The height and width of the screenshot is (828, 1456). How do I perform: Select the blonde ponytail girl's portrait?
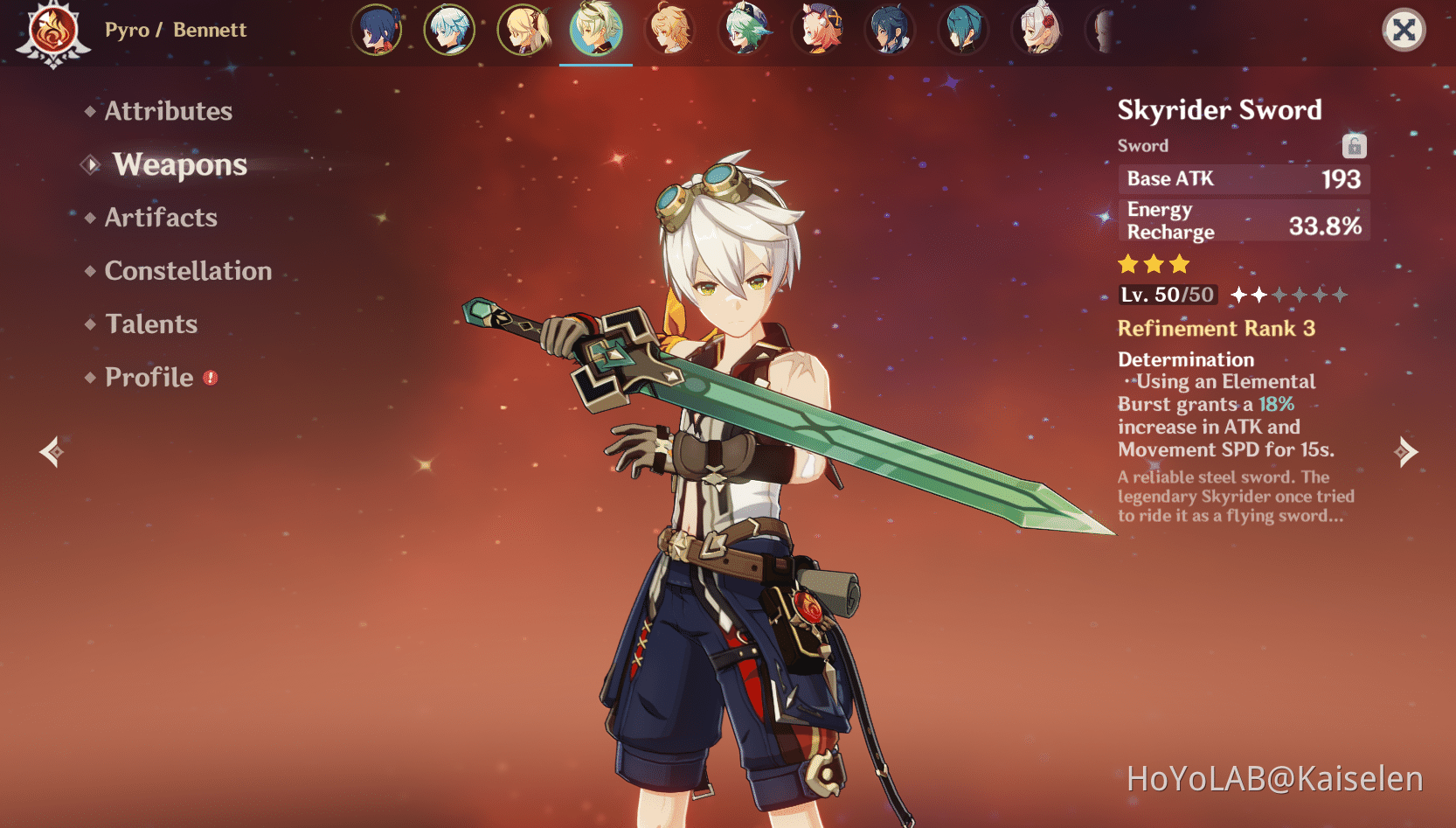tap(523, 30)
